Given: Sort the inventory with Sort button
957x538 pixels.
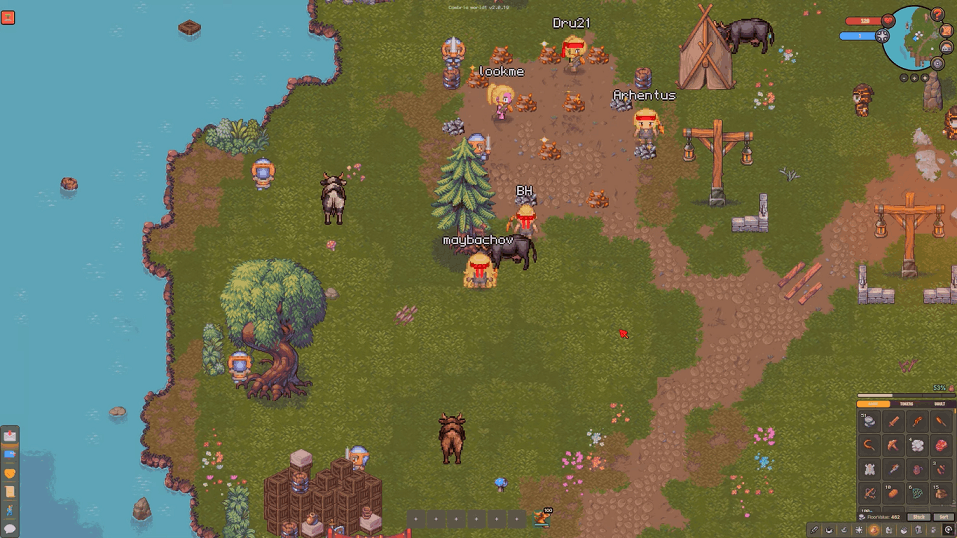Looking at the screenshot, I should click(x=944, y=517).
